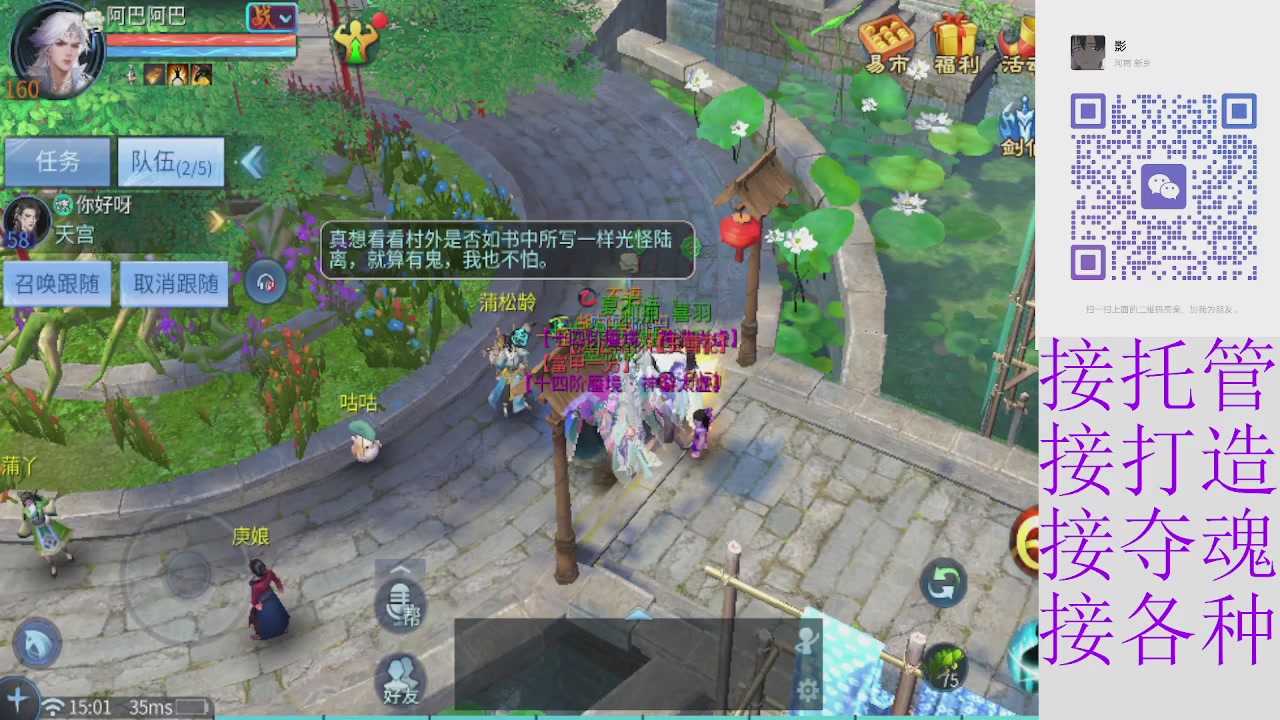Viewport: 1280px width, 720px height.
Task: Switch to the 任务 quest tab
Action: click(57, 162)
